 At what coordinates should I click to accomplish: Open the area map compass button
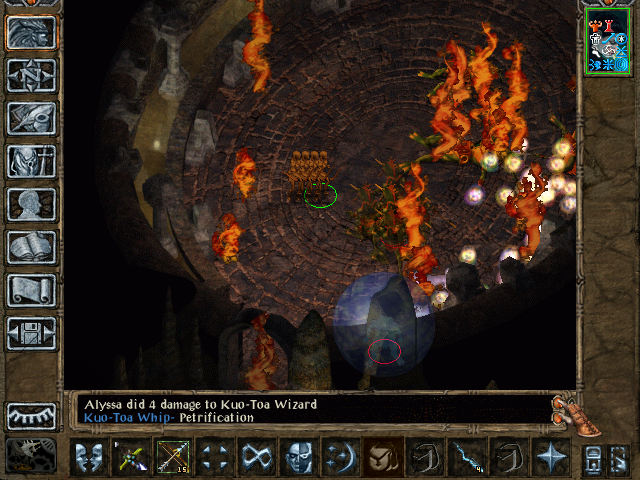pos(31,76)
